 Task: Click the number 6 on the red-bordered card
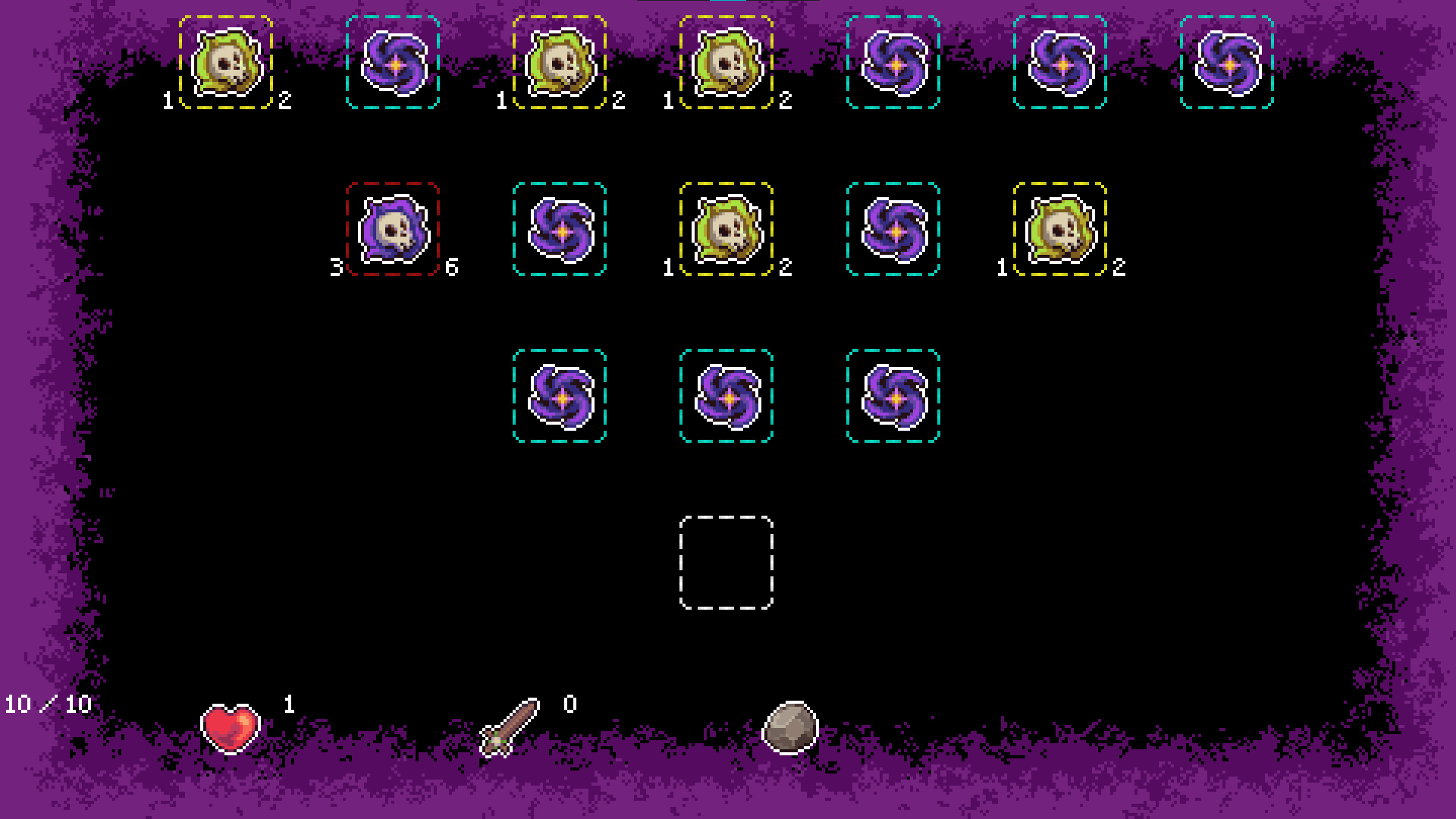point(450,267)
